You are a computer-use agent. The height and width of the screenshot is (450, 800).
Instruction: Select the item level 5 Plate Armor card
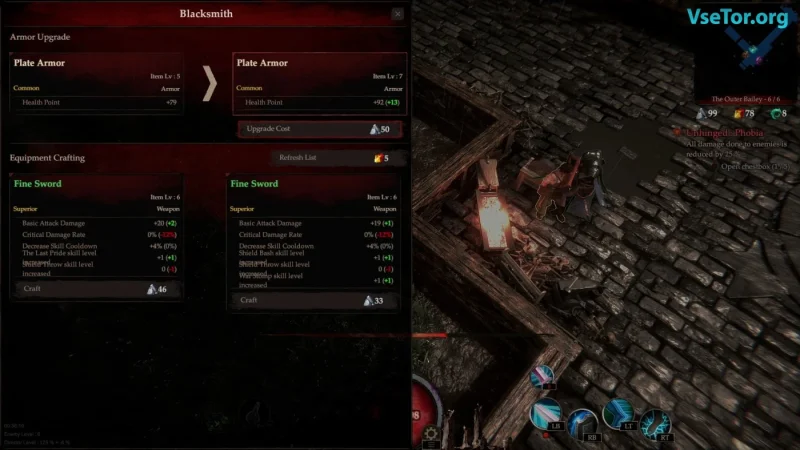tap(96, 83)
